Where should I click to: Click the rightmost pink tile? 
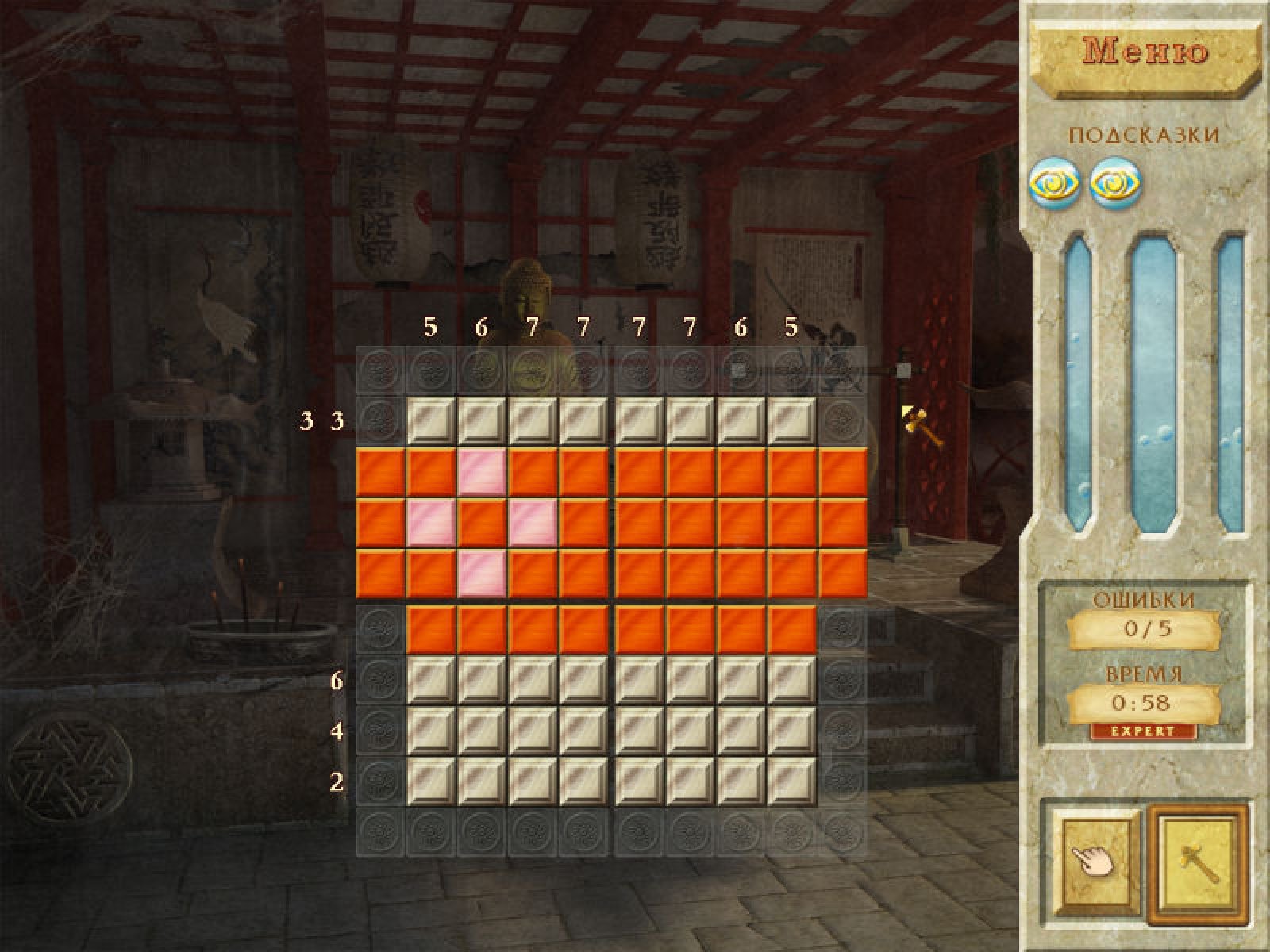click(533, 523)
